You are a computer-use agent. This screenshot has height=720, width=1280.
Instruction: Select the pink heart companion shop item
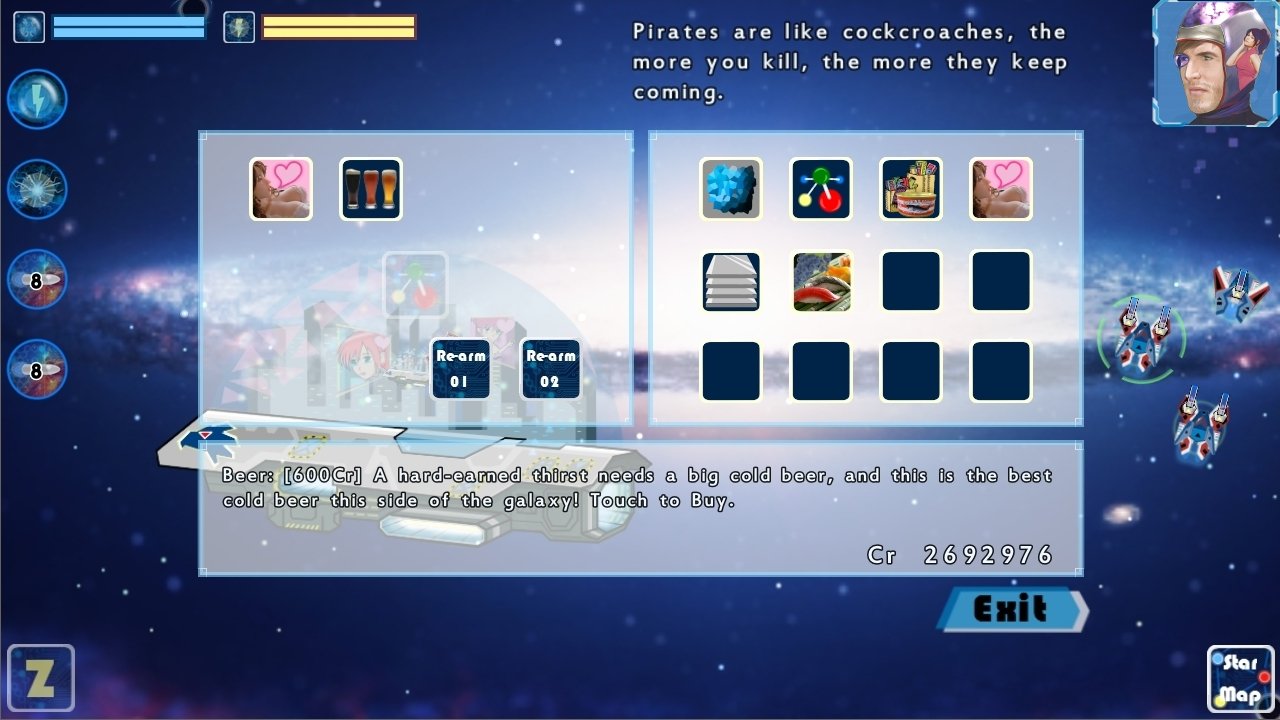pyautogui.click(x=1001, y=190)
